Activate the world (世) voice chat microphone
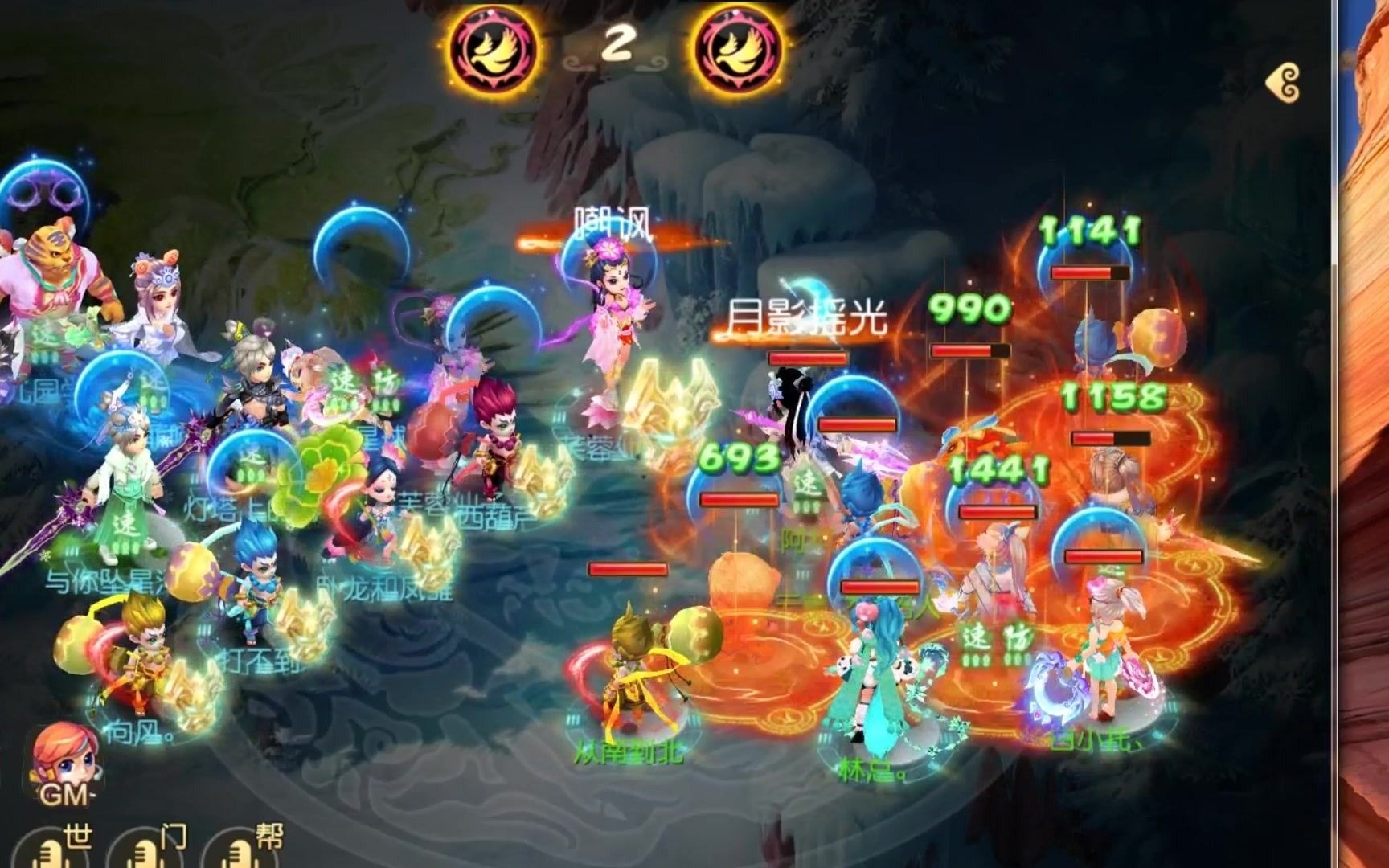Viewport: 1389px width, 868px height. [x=50, y=852]
